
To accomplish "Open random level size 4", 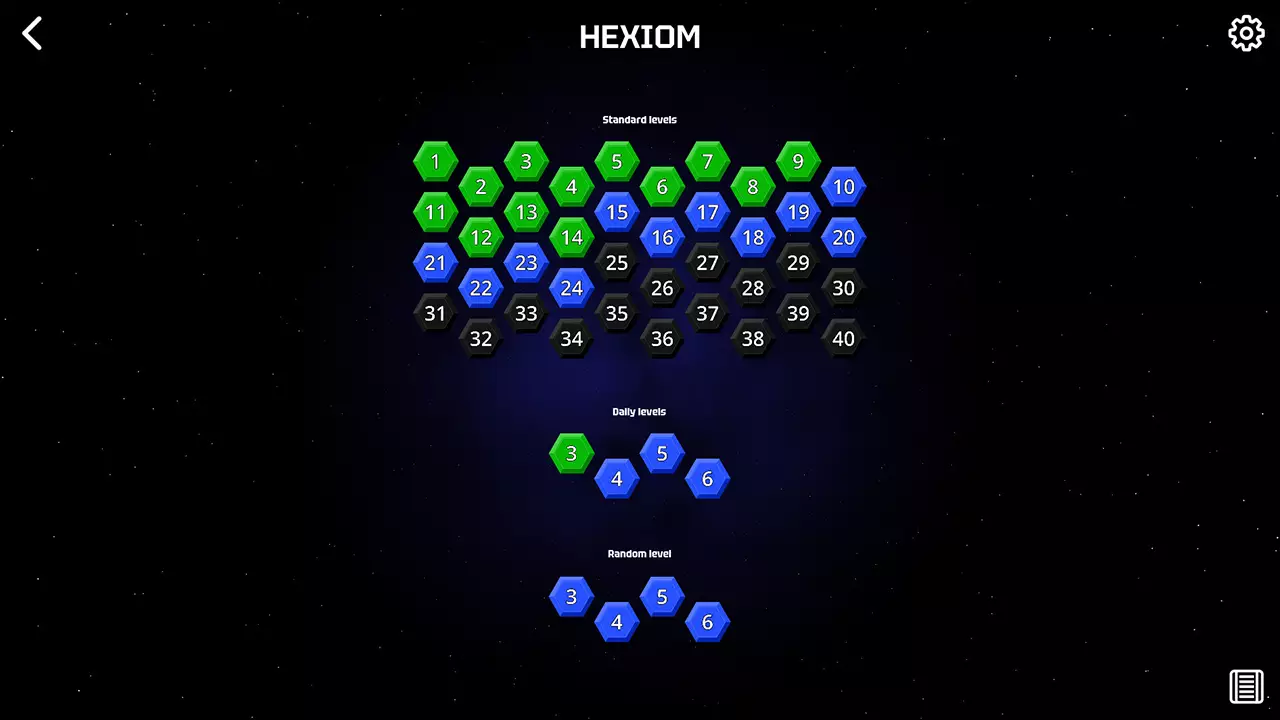I will pos(617,621).
